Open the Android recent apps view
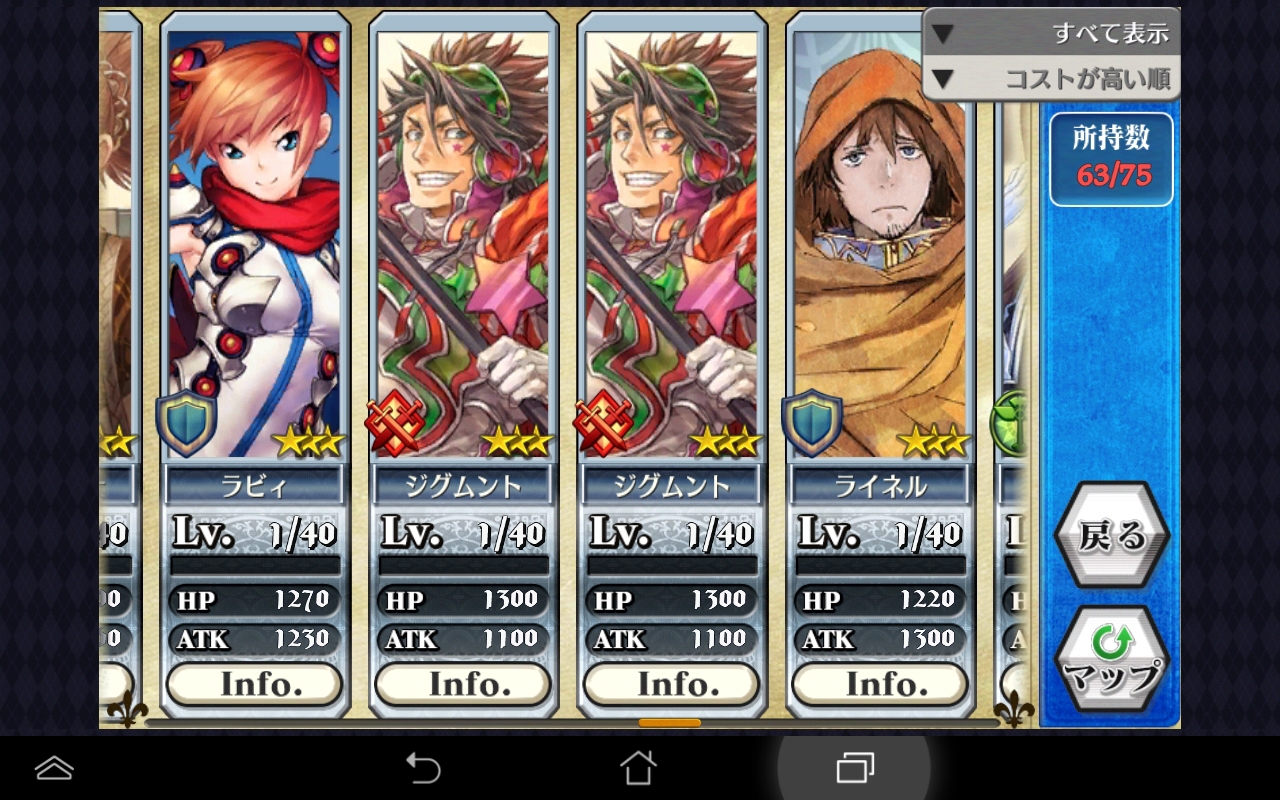This screenshot has height=800, width=1280. pos(854,768)
